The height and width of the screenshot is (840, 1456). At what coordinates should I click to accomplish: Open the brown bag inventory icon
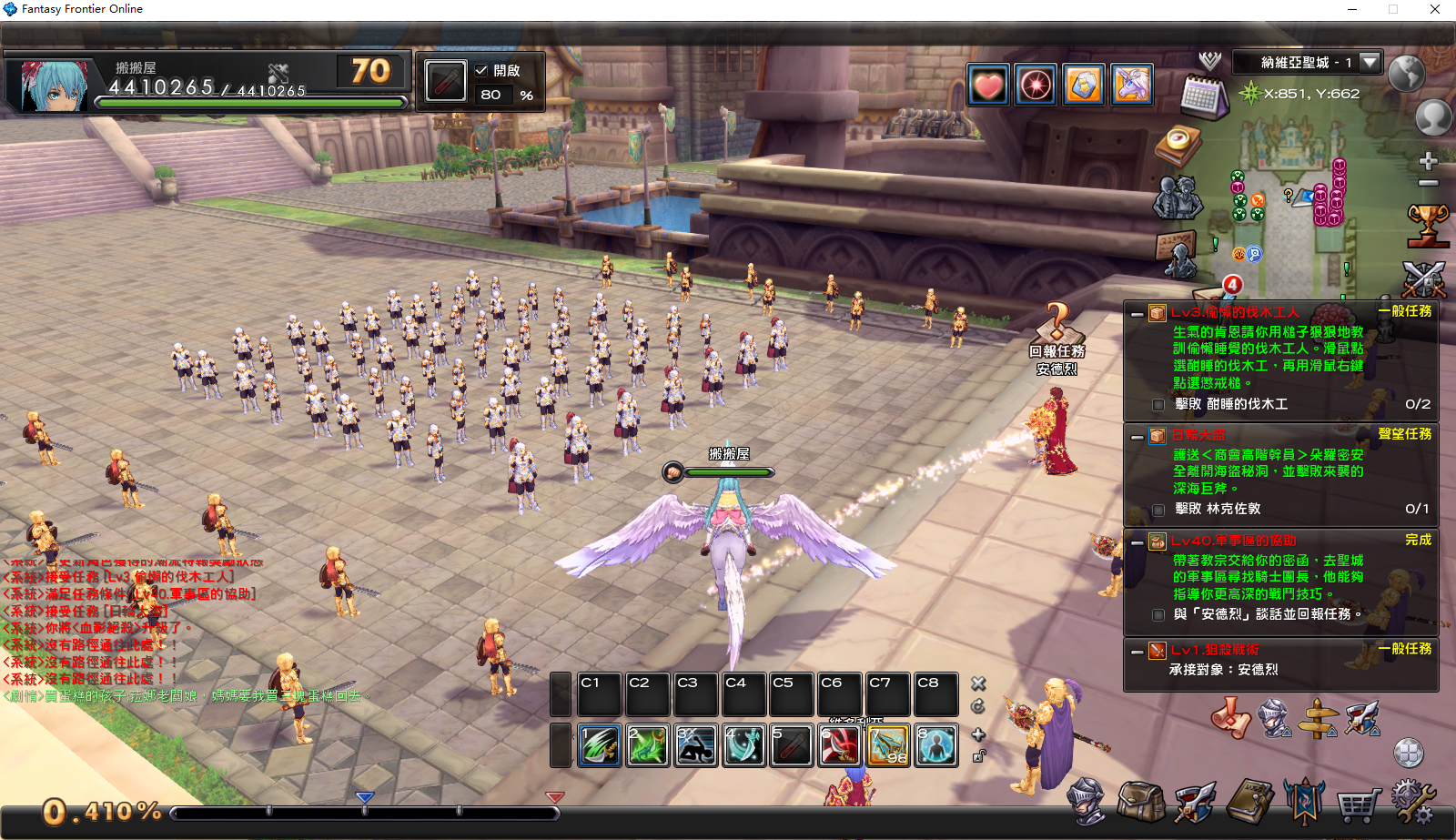[1140, 802]
